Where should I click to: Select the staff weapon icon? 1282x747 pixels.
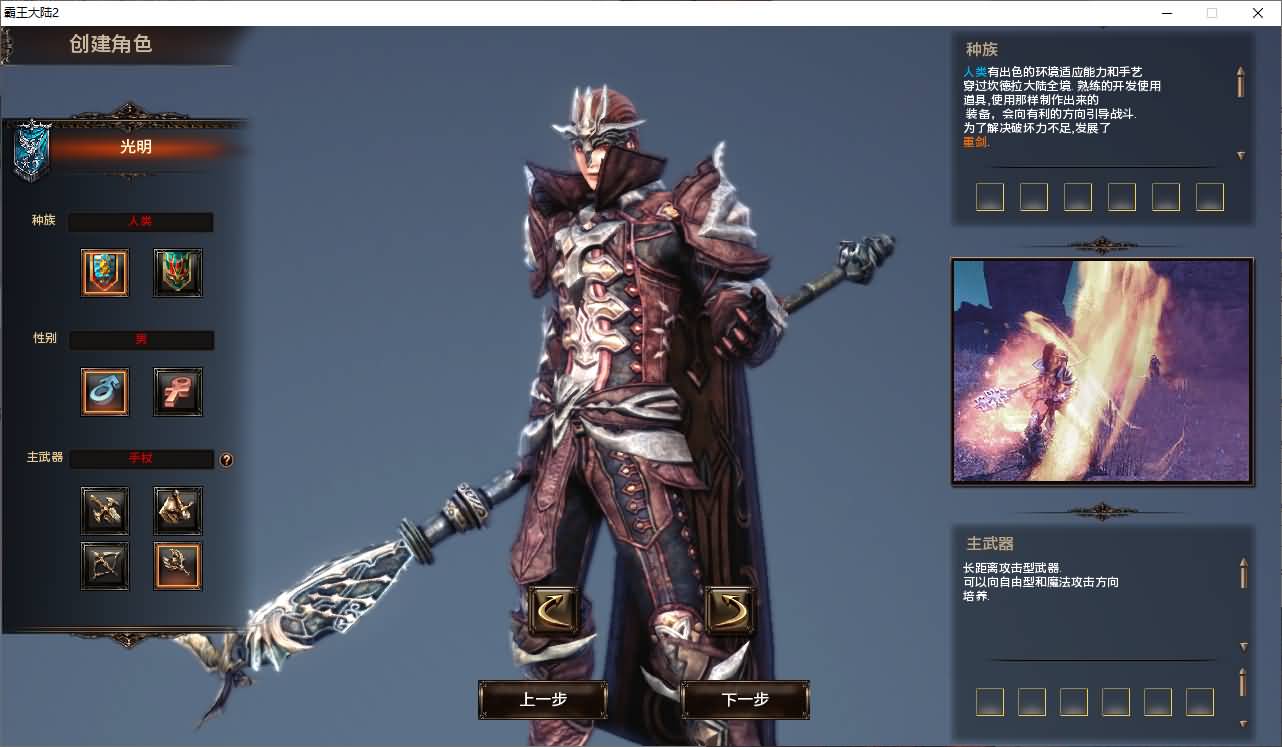(177, 566)
